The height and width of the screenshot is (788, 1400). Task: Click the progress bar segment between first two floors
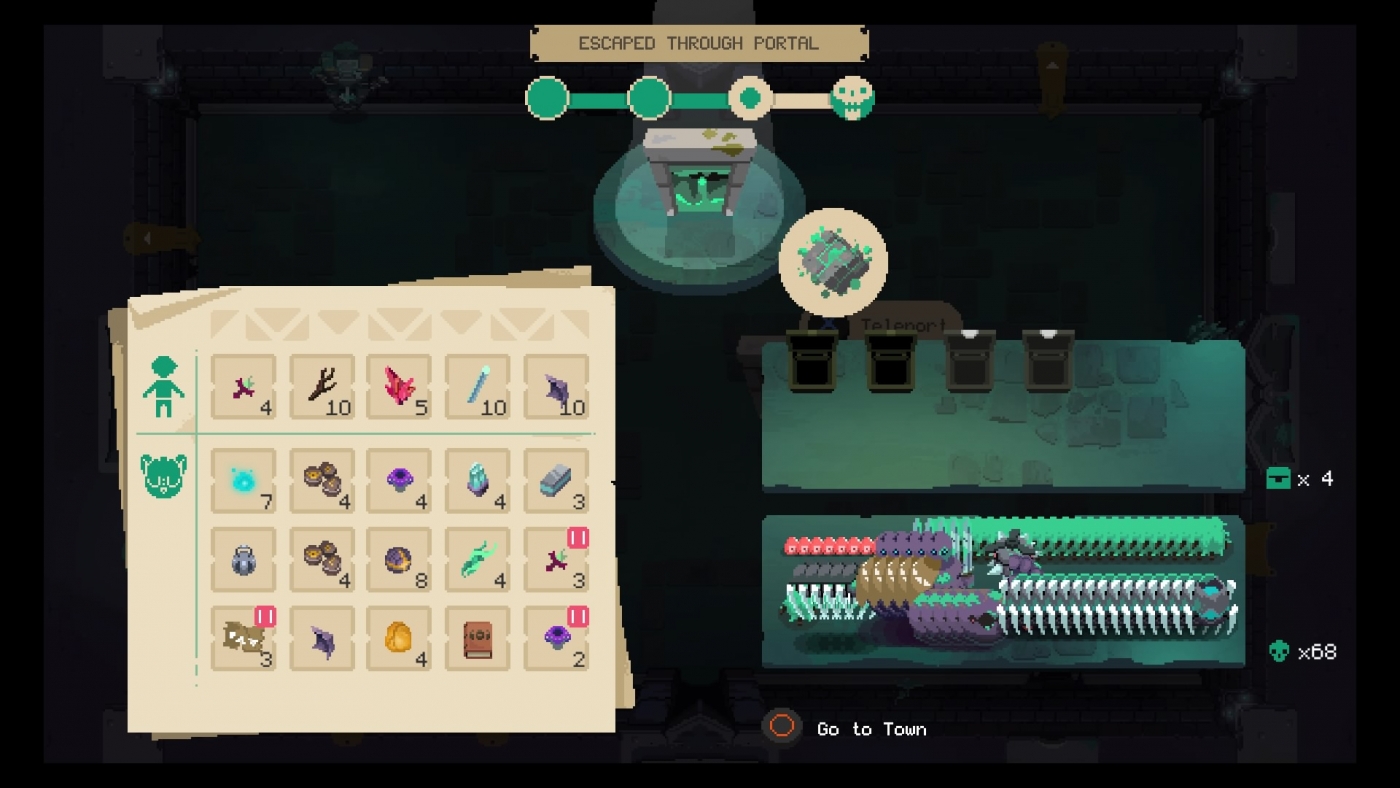(x=597, y=99)
